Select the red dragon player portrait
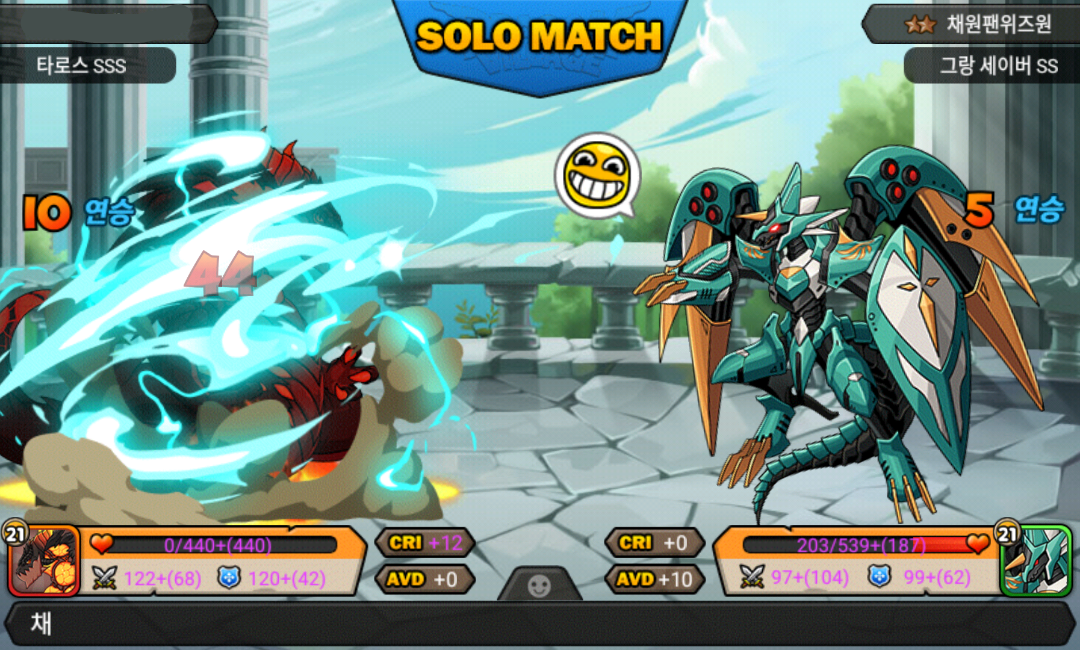Screen dimensions: 1080x650 coord(44,561)
